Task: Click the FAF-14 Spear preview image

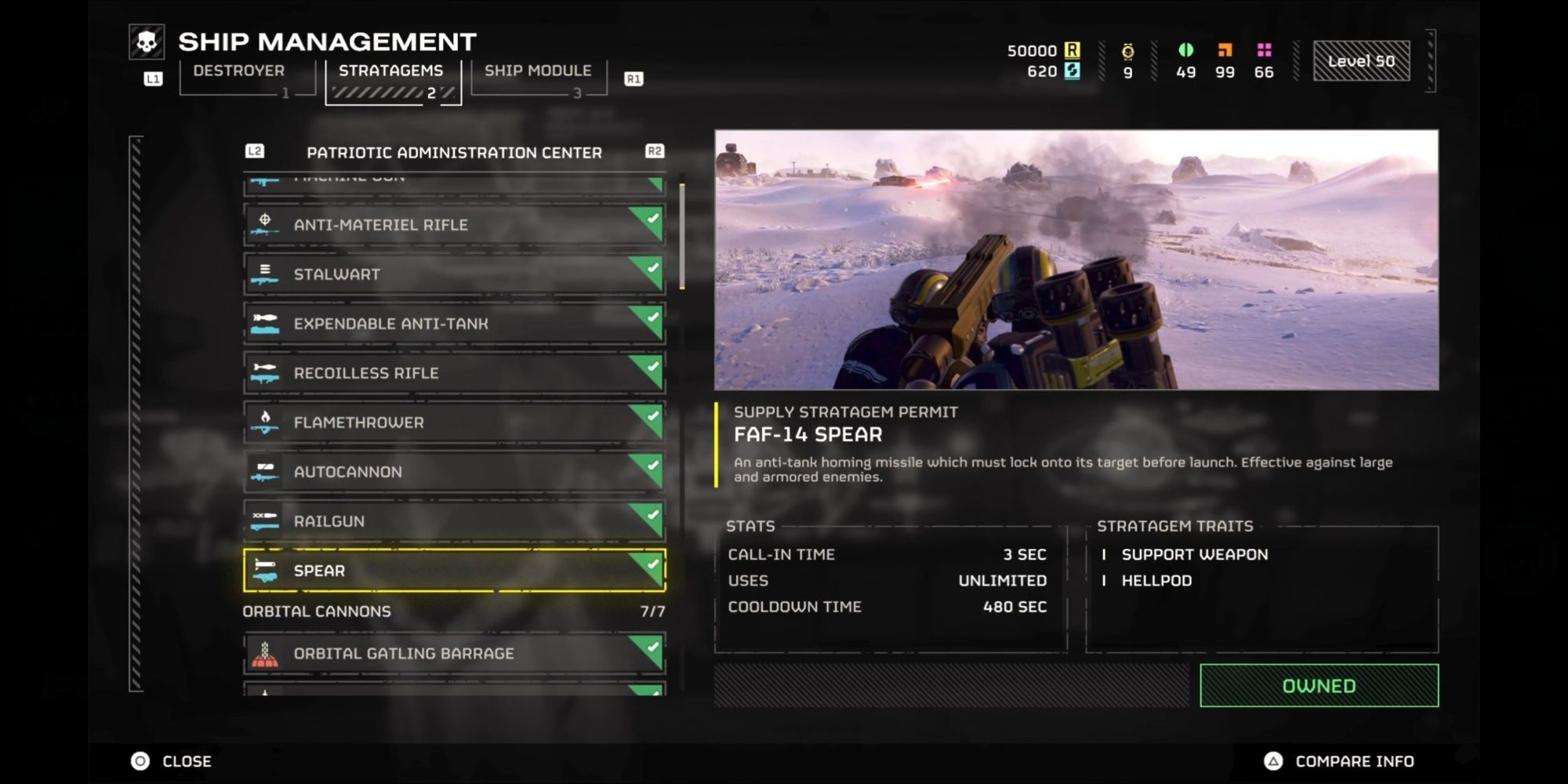Action: (x=1076, y=259)
